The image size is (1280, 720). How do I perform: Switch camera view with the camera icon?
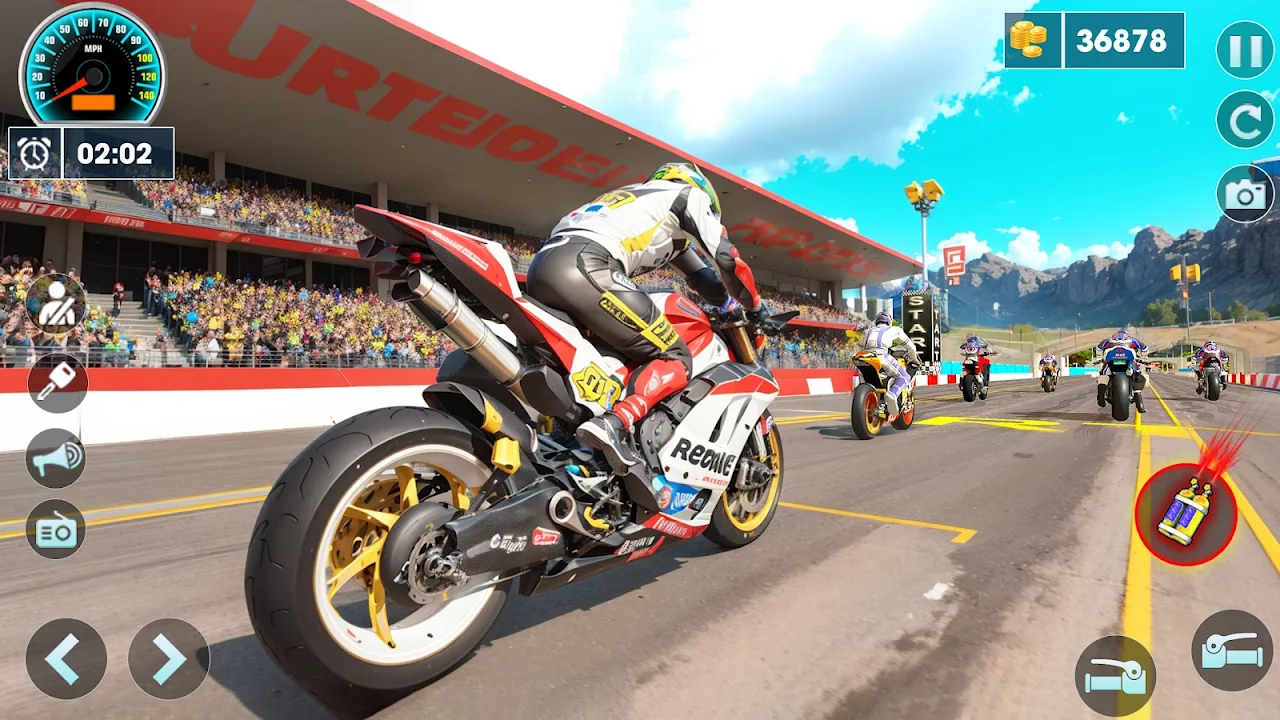pos(1245,194)
